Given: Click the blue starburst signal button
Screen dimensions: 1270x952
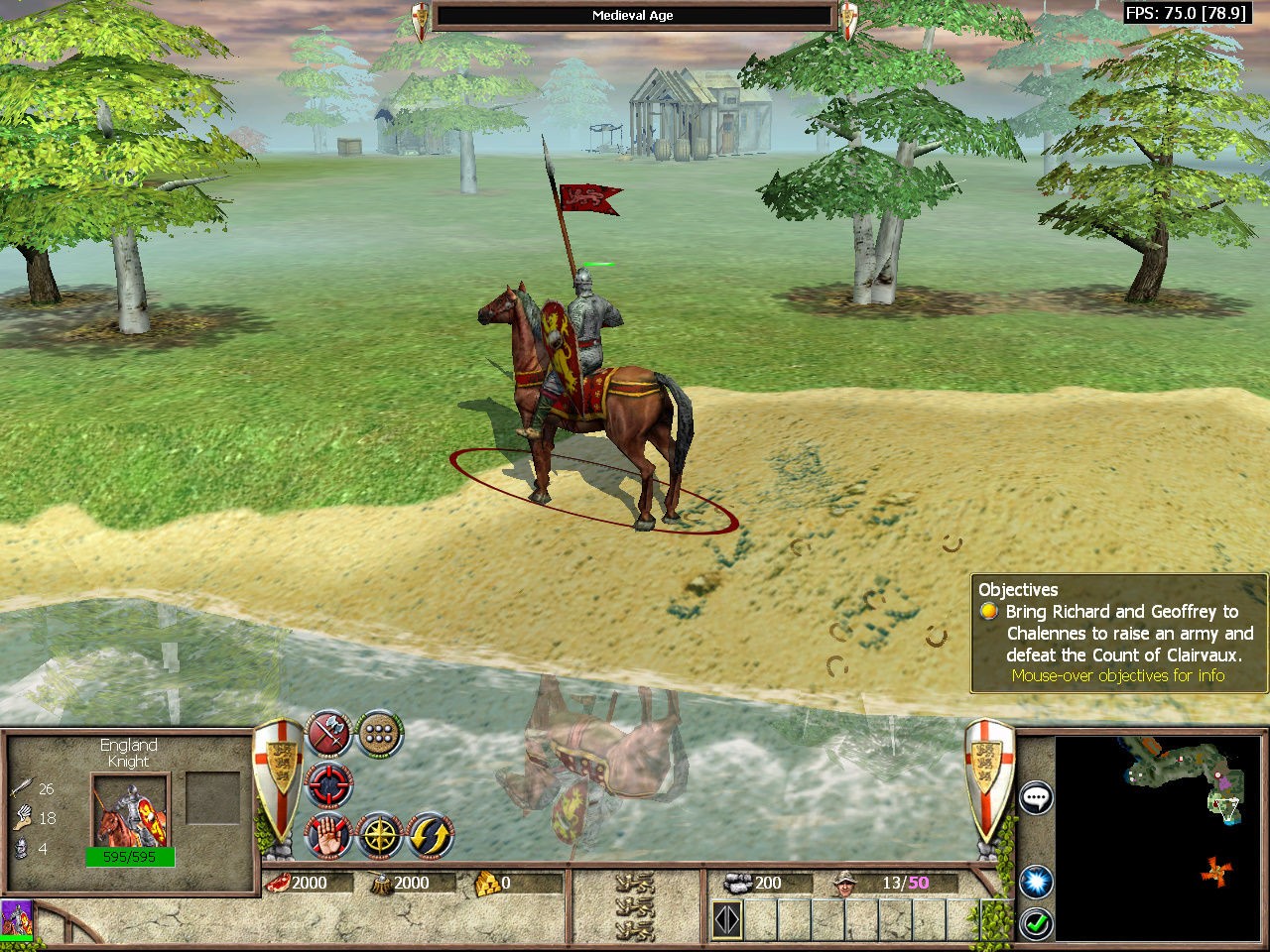Looking at the screenshot, I should coord(1037,880).
